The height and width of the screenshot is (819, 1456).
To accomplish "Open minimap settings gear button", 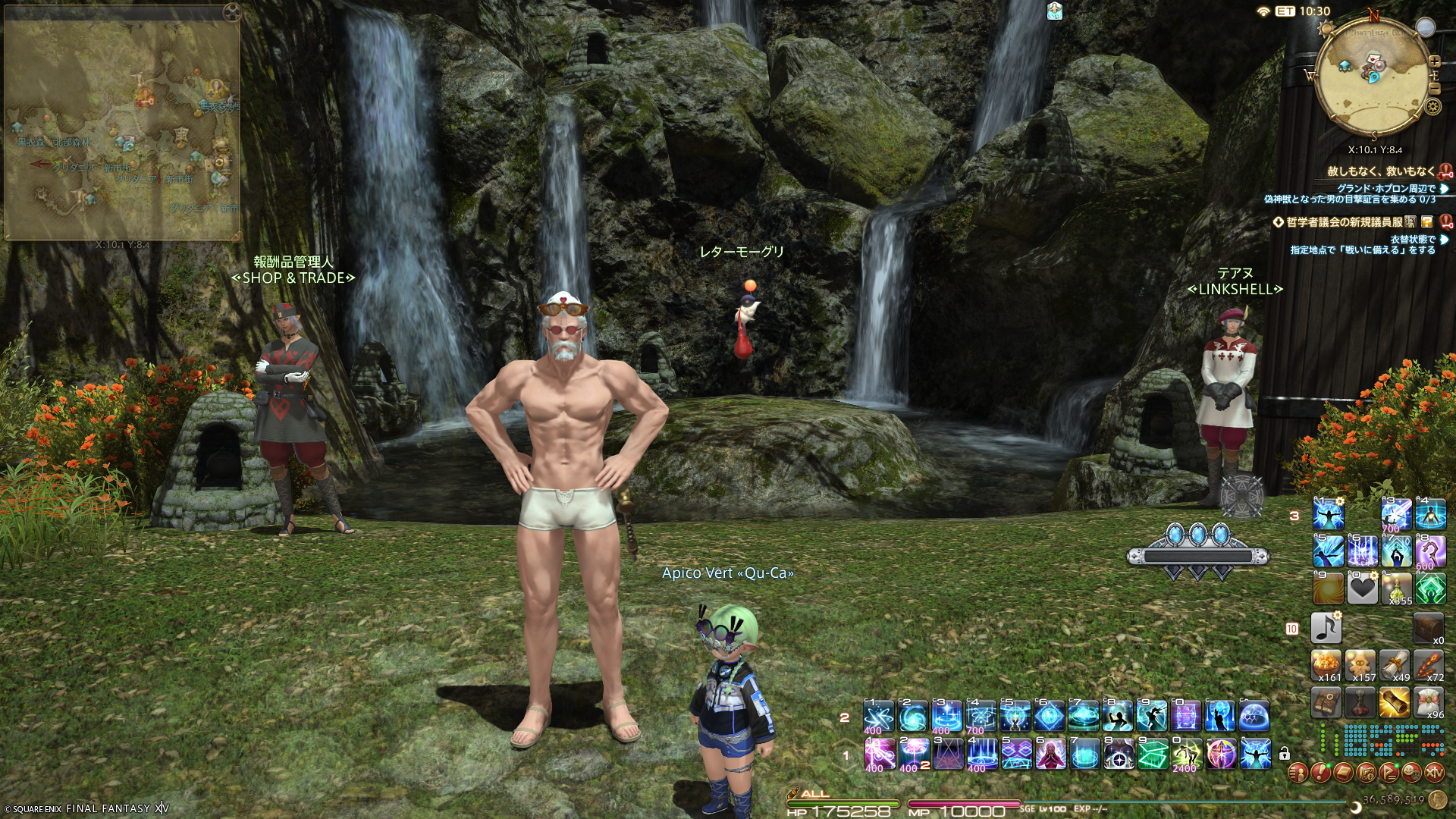I will pos(1432,107).
